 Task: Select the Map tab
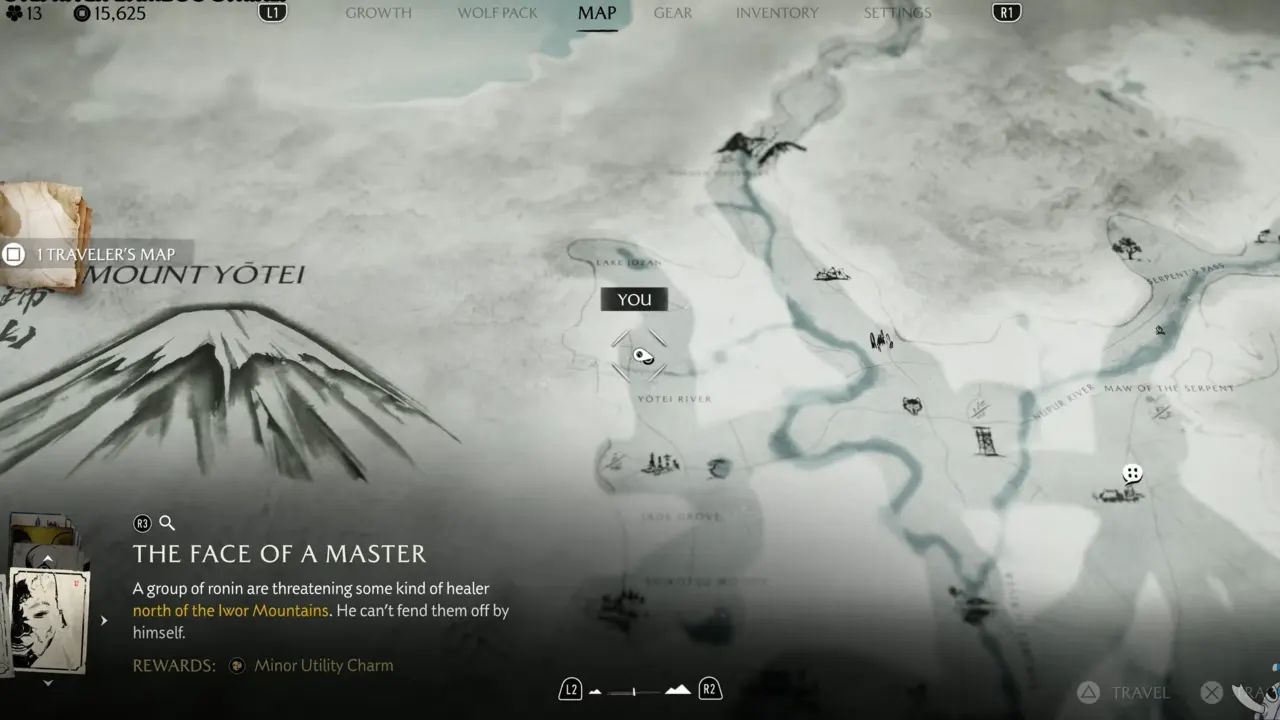click(x=597, y=13)
